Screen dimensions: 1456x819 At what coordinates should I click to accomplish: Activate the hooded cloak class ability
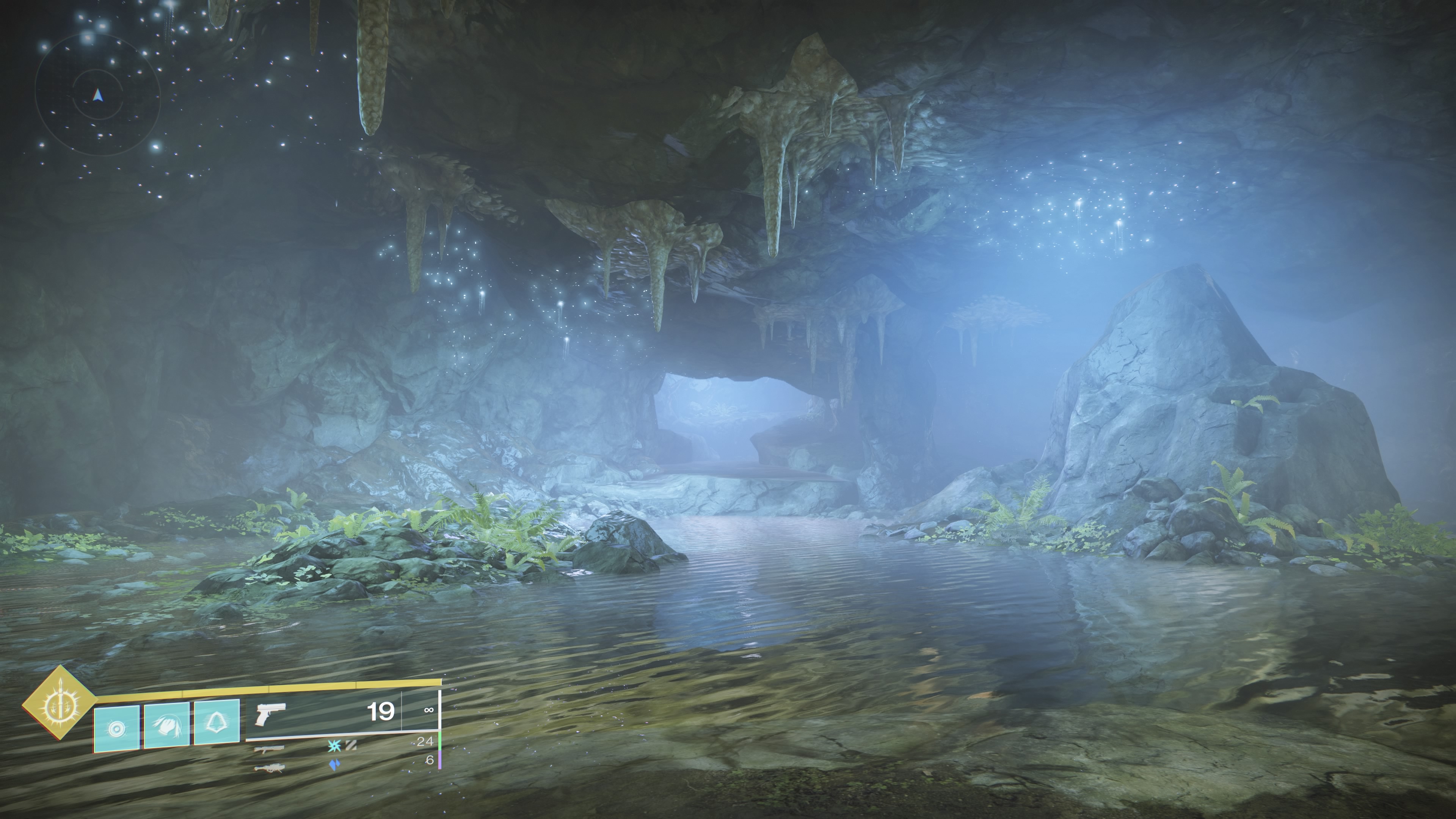click(x=217, y=722)
